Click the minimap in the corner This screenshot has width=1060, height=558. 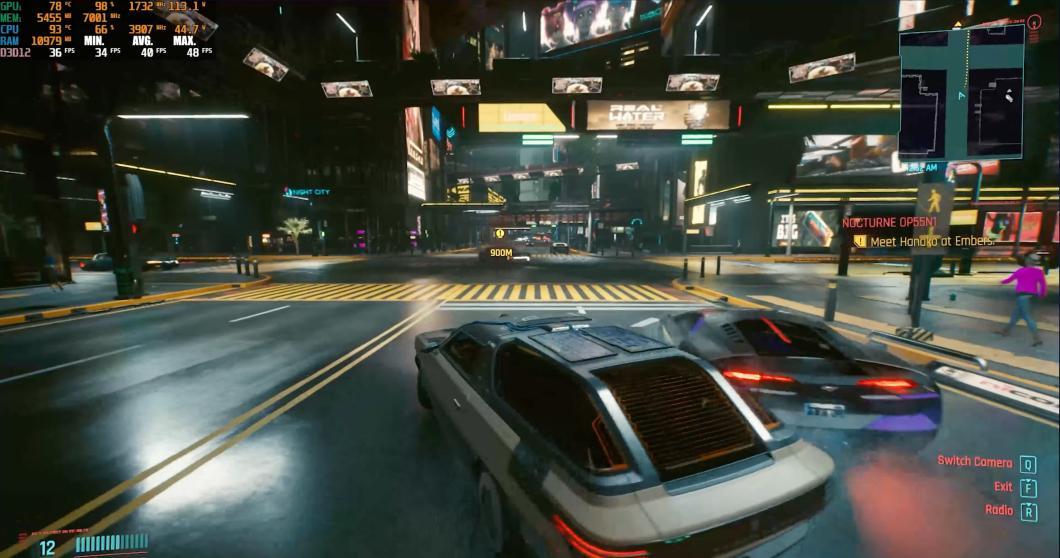(x=961, y=93)
